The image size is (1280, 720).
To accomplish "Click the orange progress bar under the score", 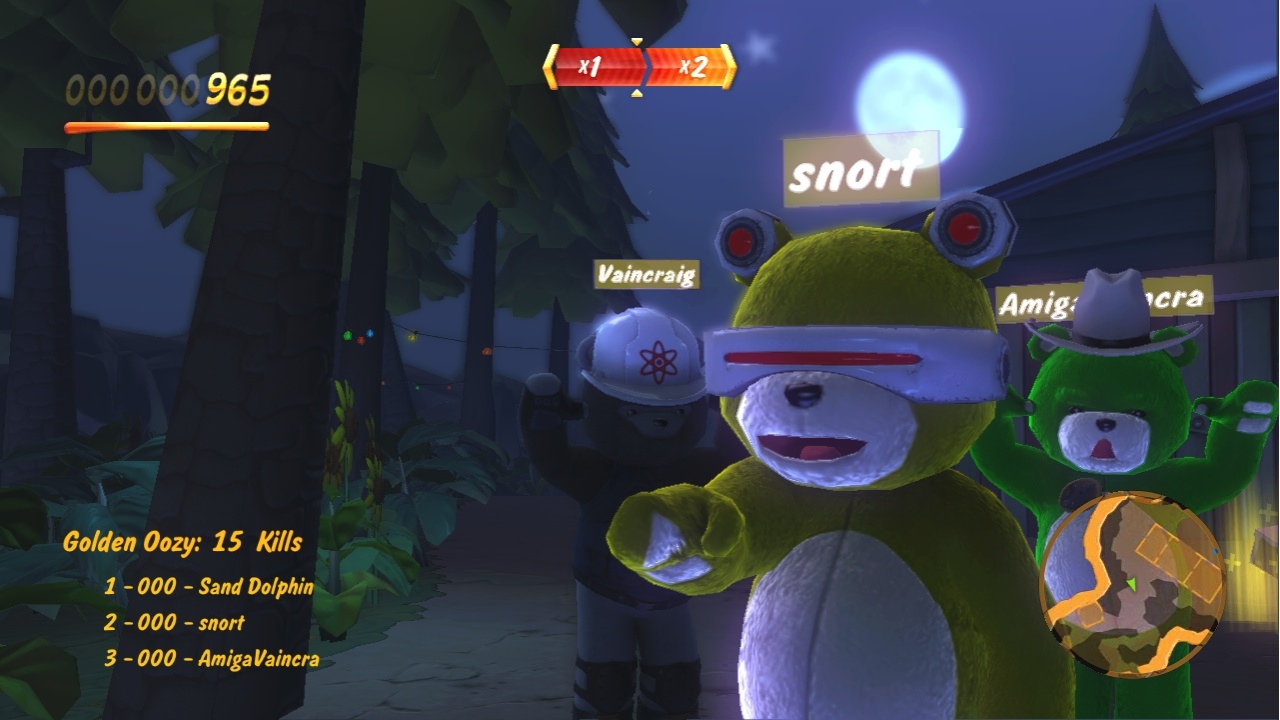I will click(x=167, y=125).
